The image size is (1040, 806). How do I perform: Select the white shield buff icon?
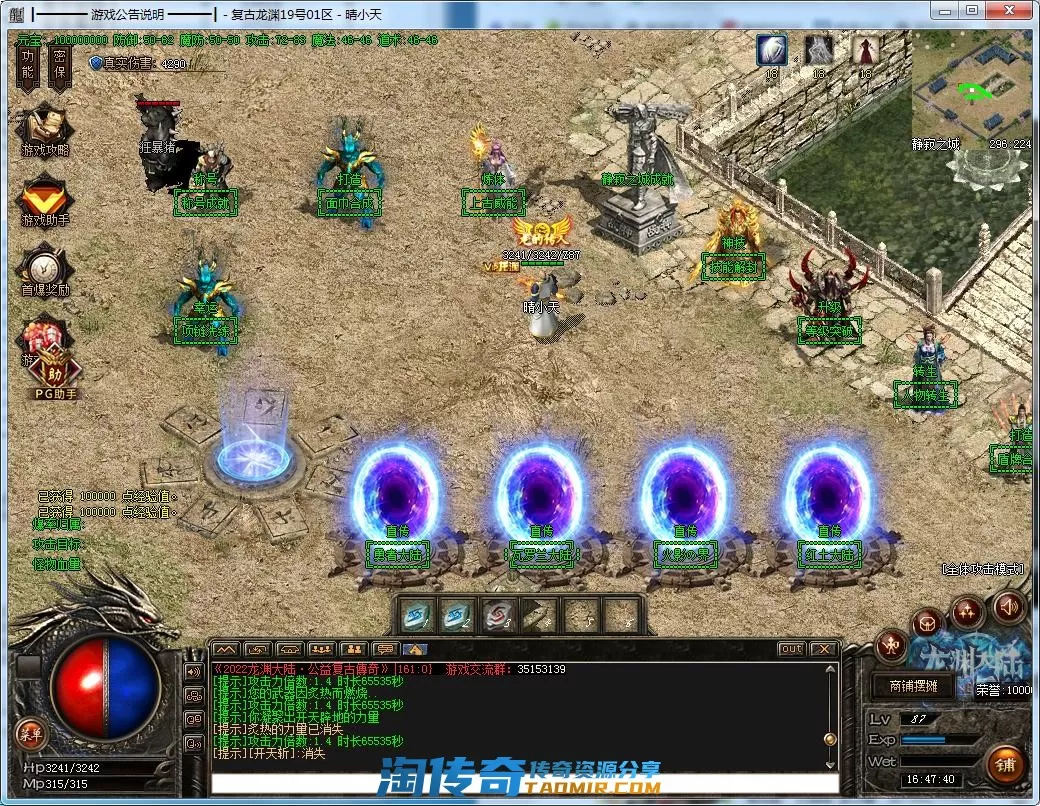(x=771, y=49)
